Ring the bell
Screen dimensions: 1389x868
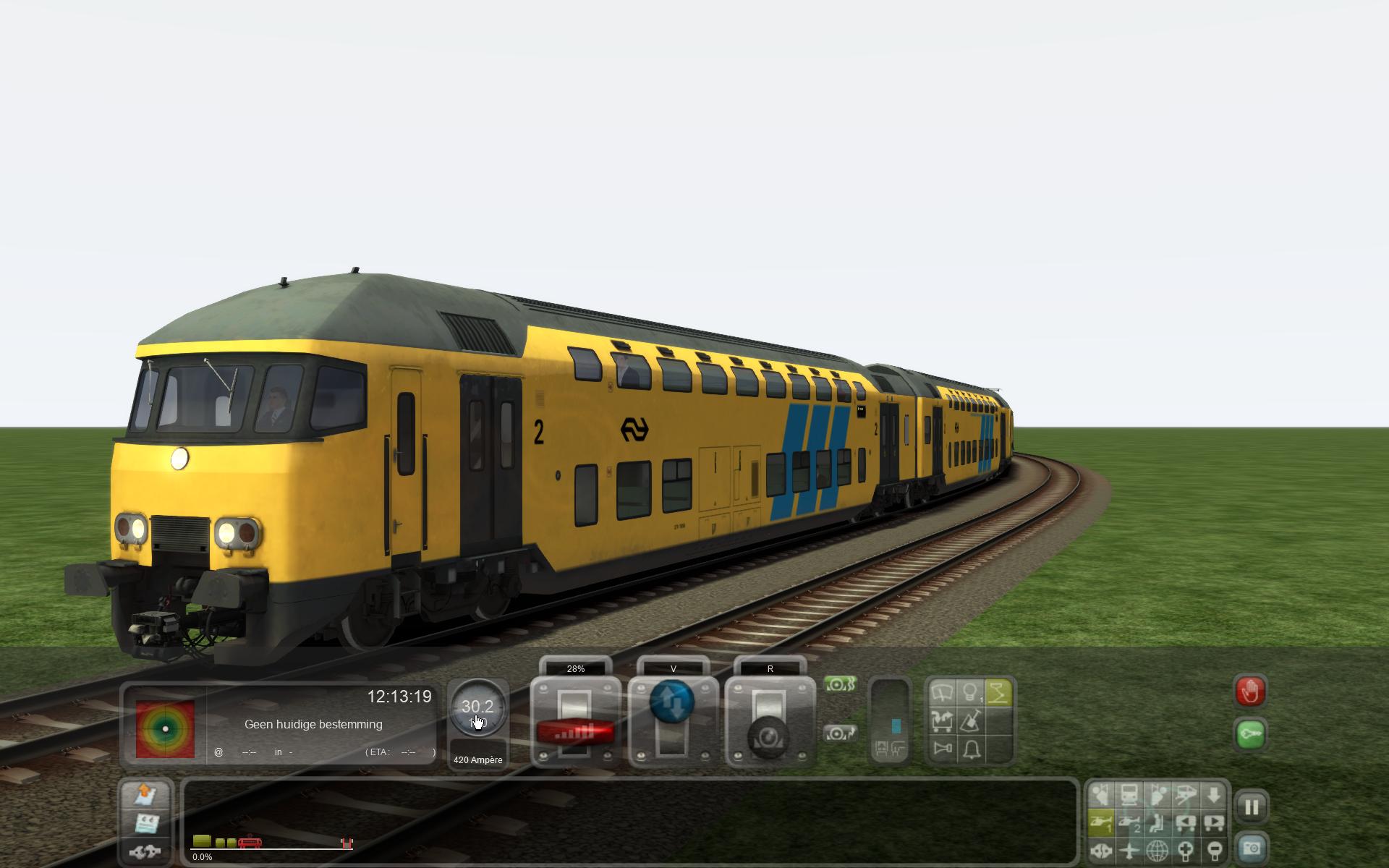click(x=970, y=748)
